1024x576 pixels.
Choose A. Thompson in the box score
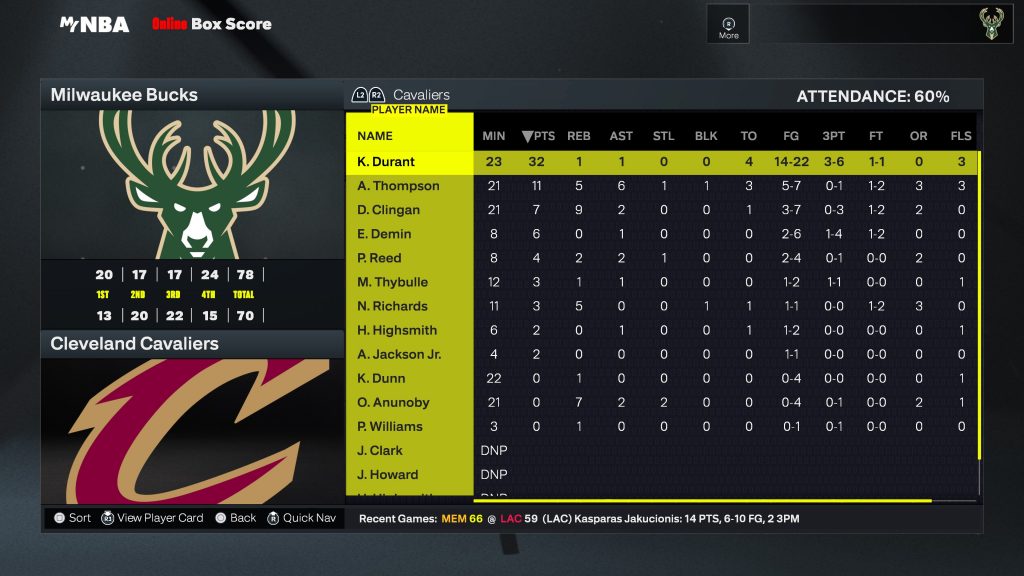[x=398, y=186]
